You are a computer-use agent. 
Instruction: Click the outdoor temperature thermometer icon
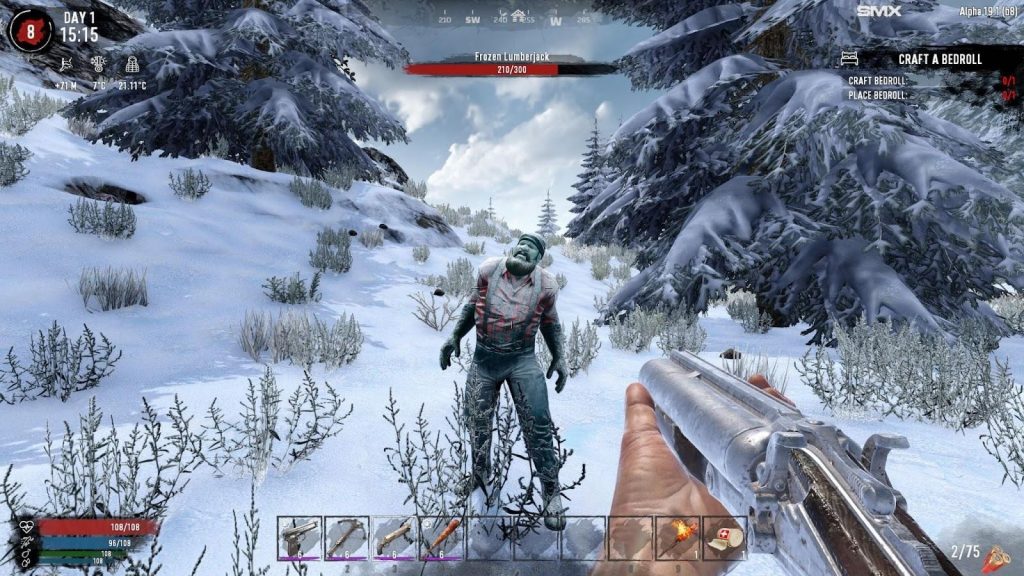pyautogui.click(x=99, y=65)
